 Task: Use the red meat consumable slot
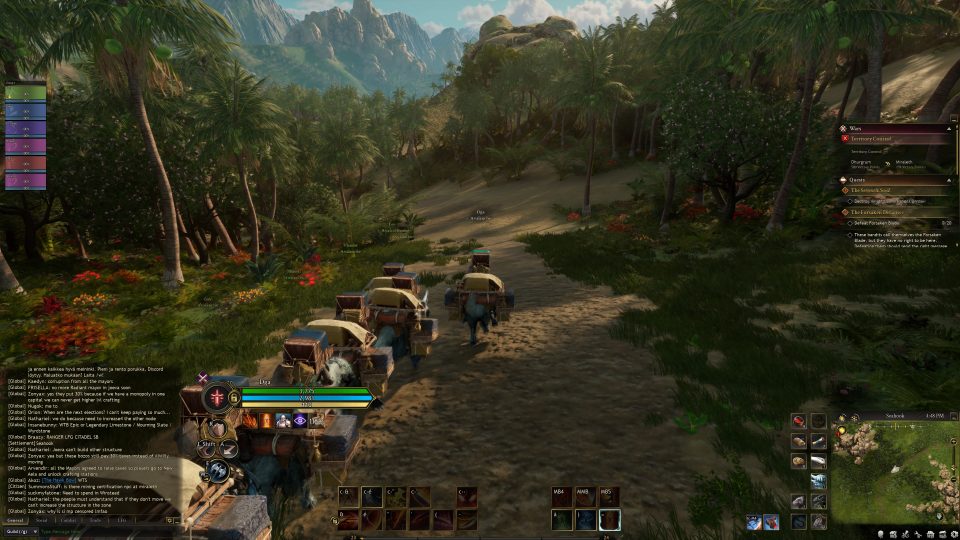click(x=798, y=421)
